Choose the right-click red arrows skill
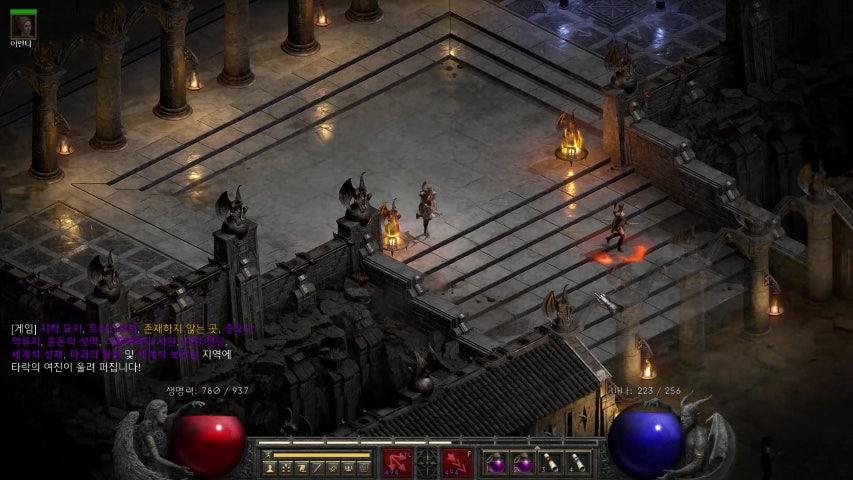Screen dimensions: 853x480 coord(458,462)
